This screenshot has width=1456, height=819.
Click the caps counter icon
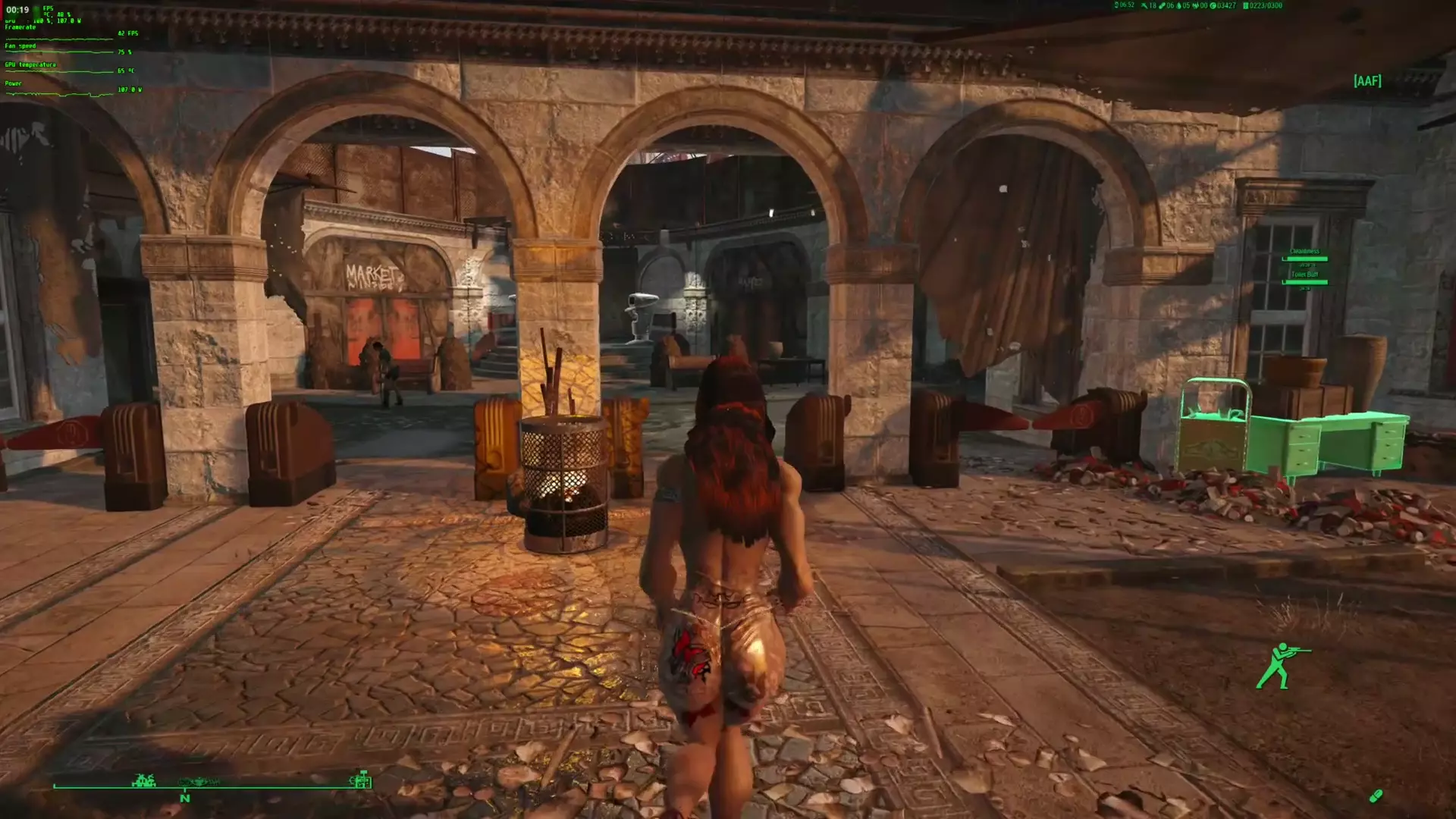coord(1213,6)
